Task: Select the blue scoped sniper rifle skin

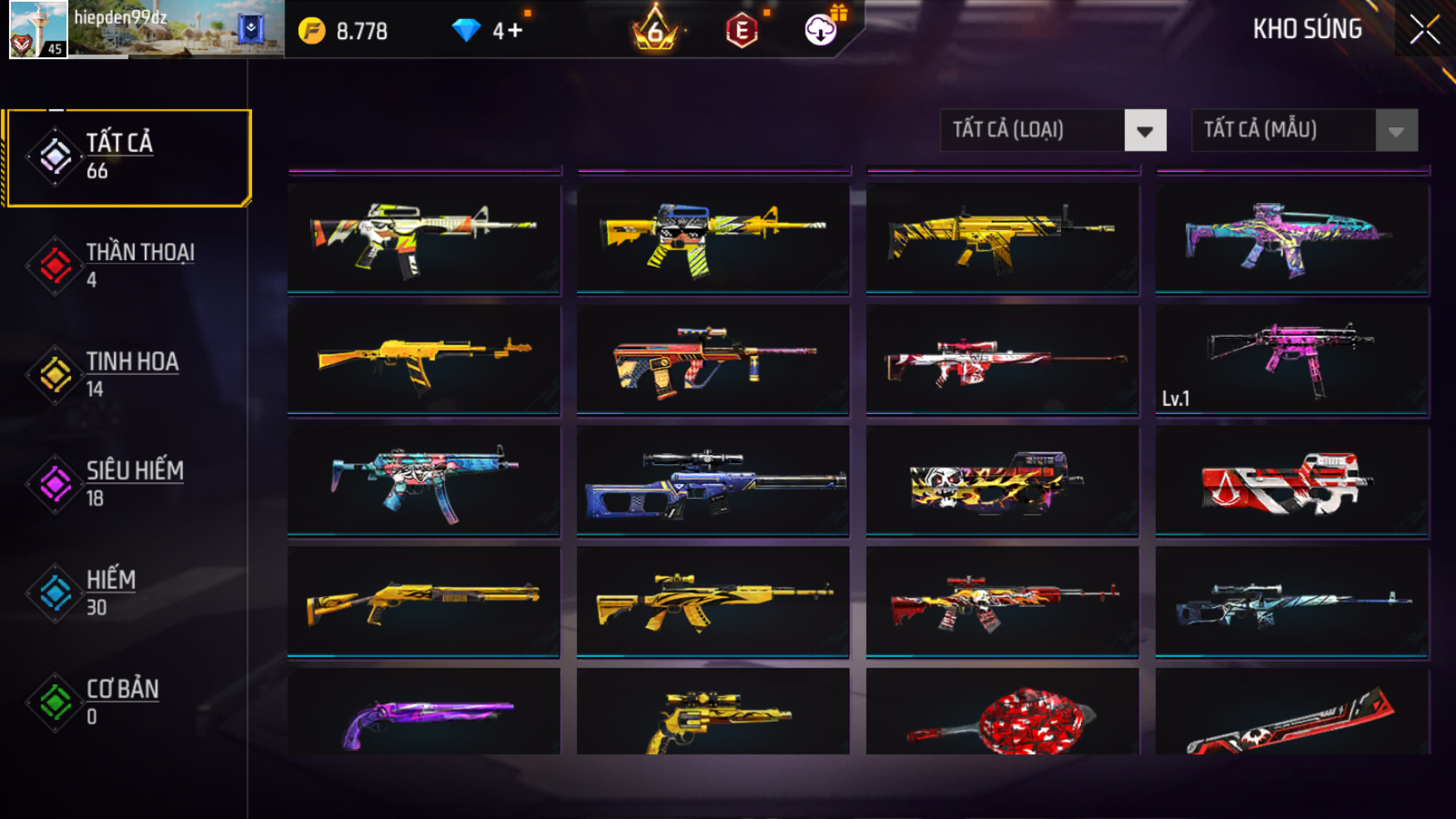Action: [713, 481]
